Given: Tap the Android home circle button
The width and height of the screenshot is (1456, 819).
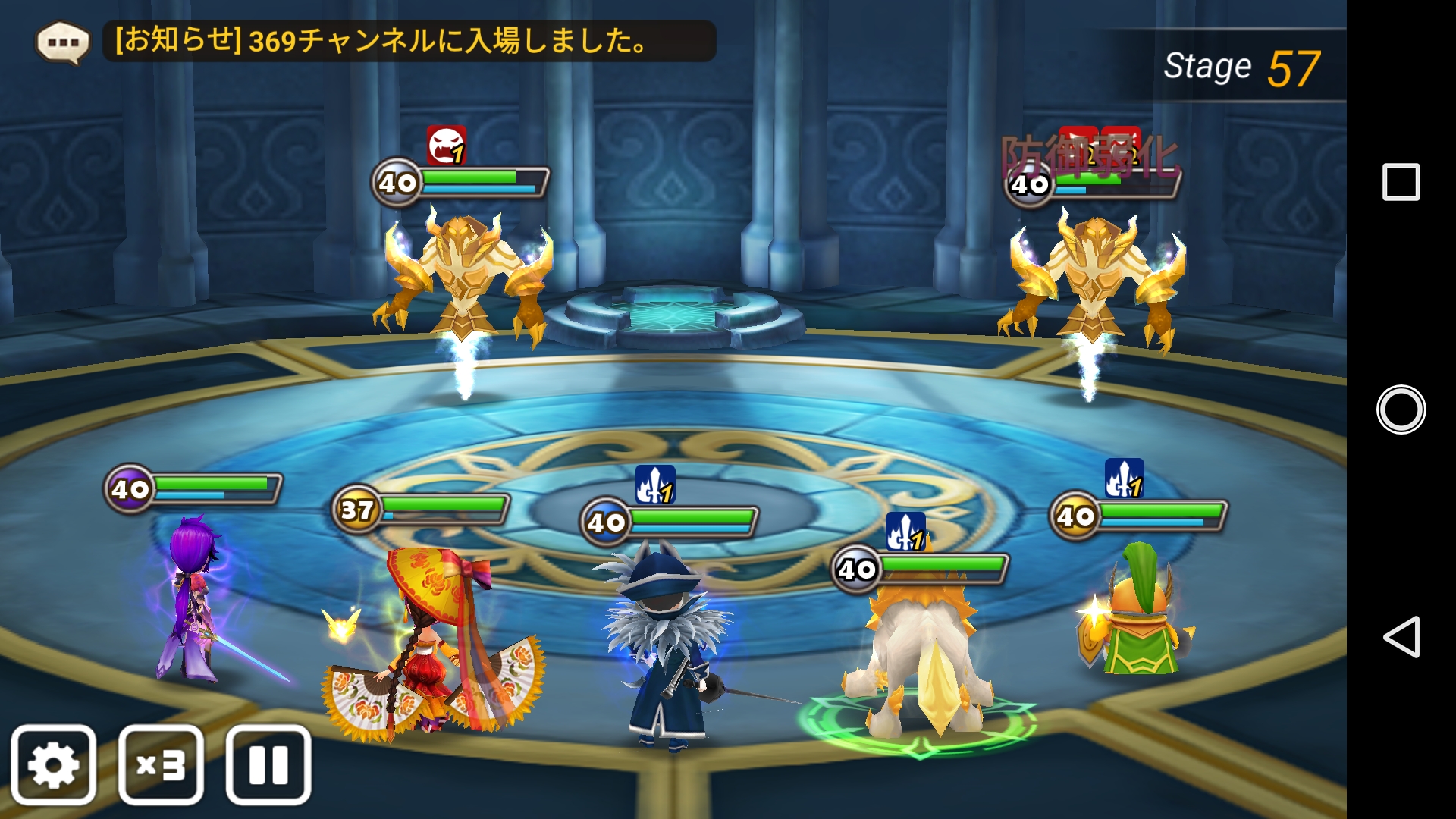Looking at the screenshot, I should (x=1401, y=409).
